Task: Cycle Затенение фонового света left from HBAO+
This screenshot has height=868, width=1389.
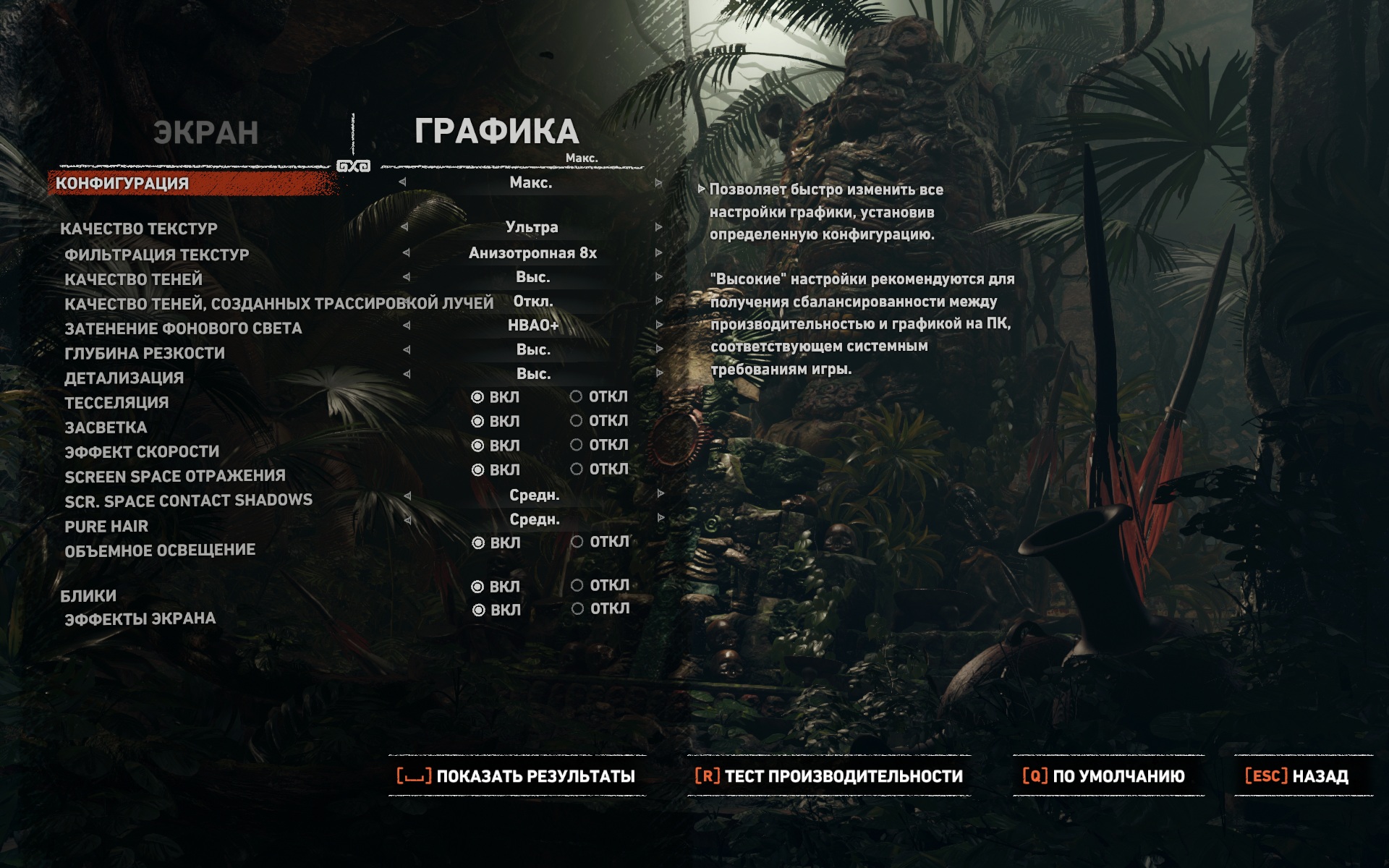Action: (407, 325)
